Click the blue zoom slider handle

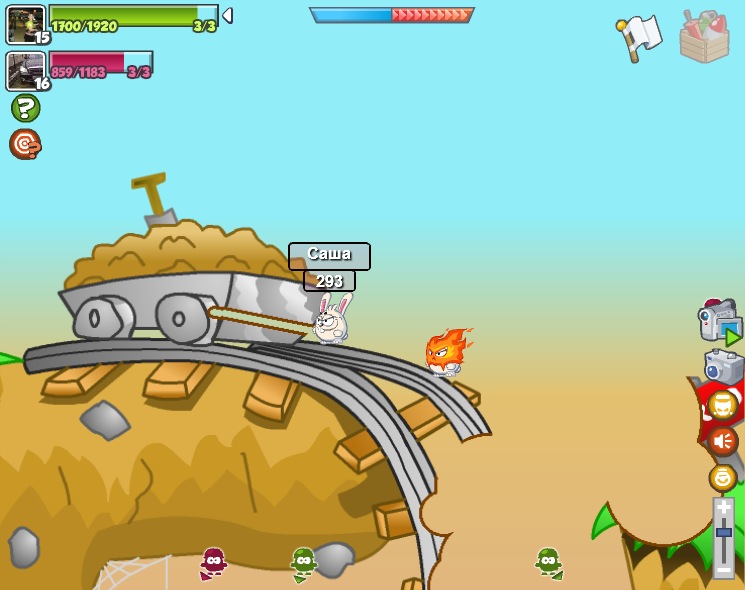pos(723,533)
